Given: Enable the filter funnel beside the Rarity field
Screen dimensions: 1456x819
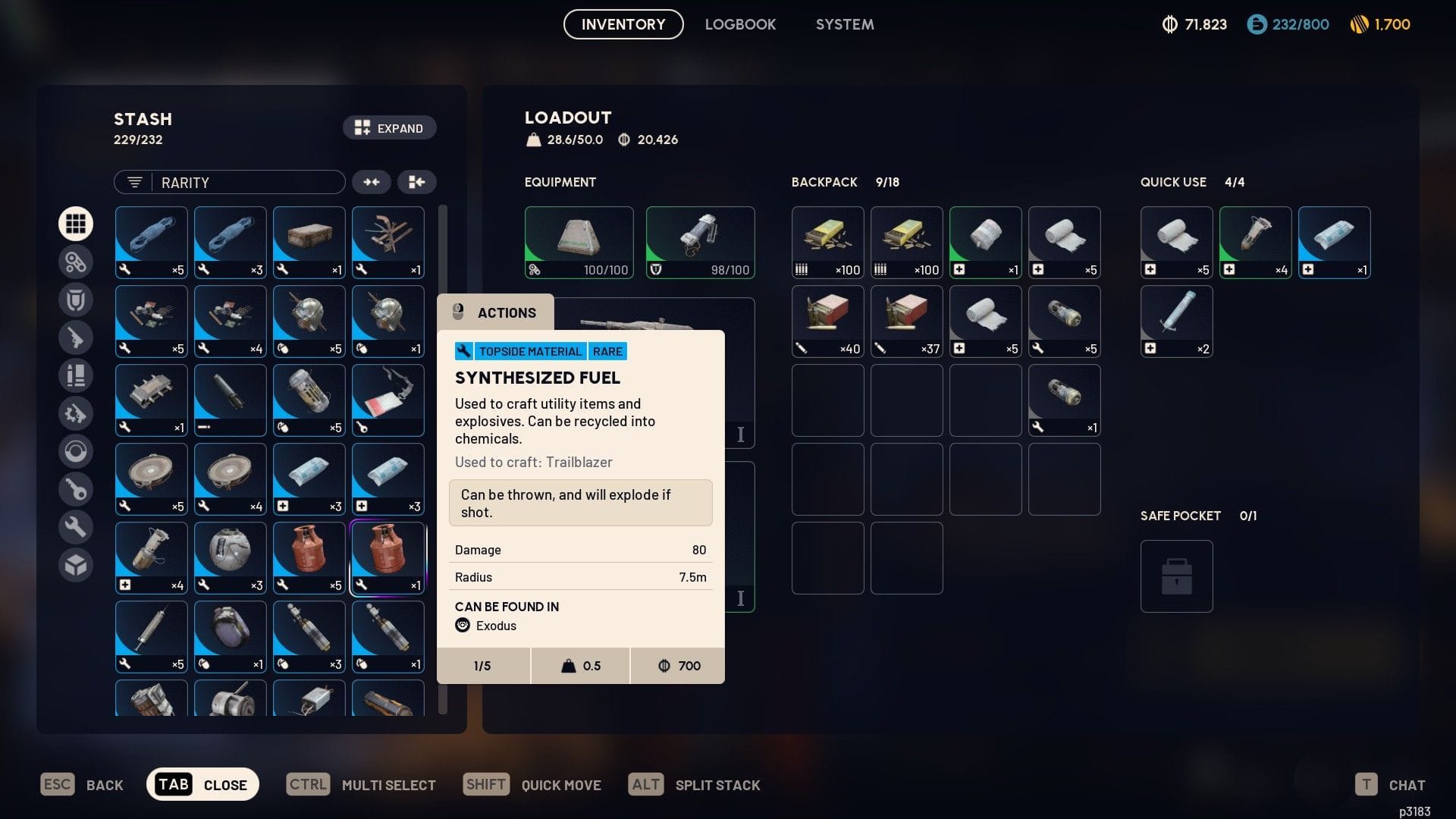Looking at the screenshot, I should 134,182.
